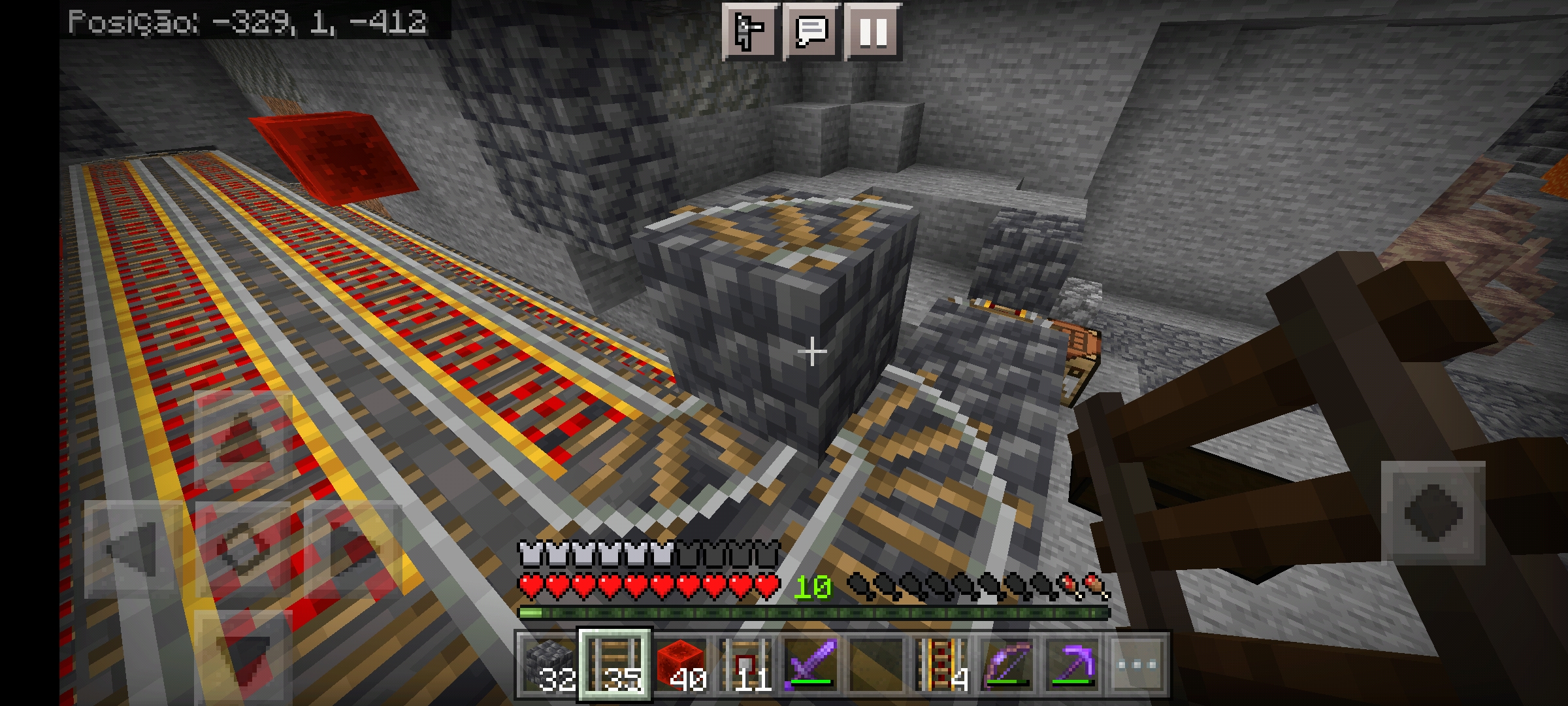Viewport: 1568px width, 706px height.
Task: Toggle sneak with the center D-pad button
Action: coord(243,548)
